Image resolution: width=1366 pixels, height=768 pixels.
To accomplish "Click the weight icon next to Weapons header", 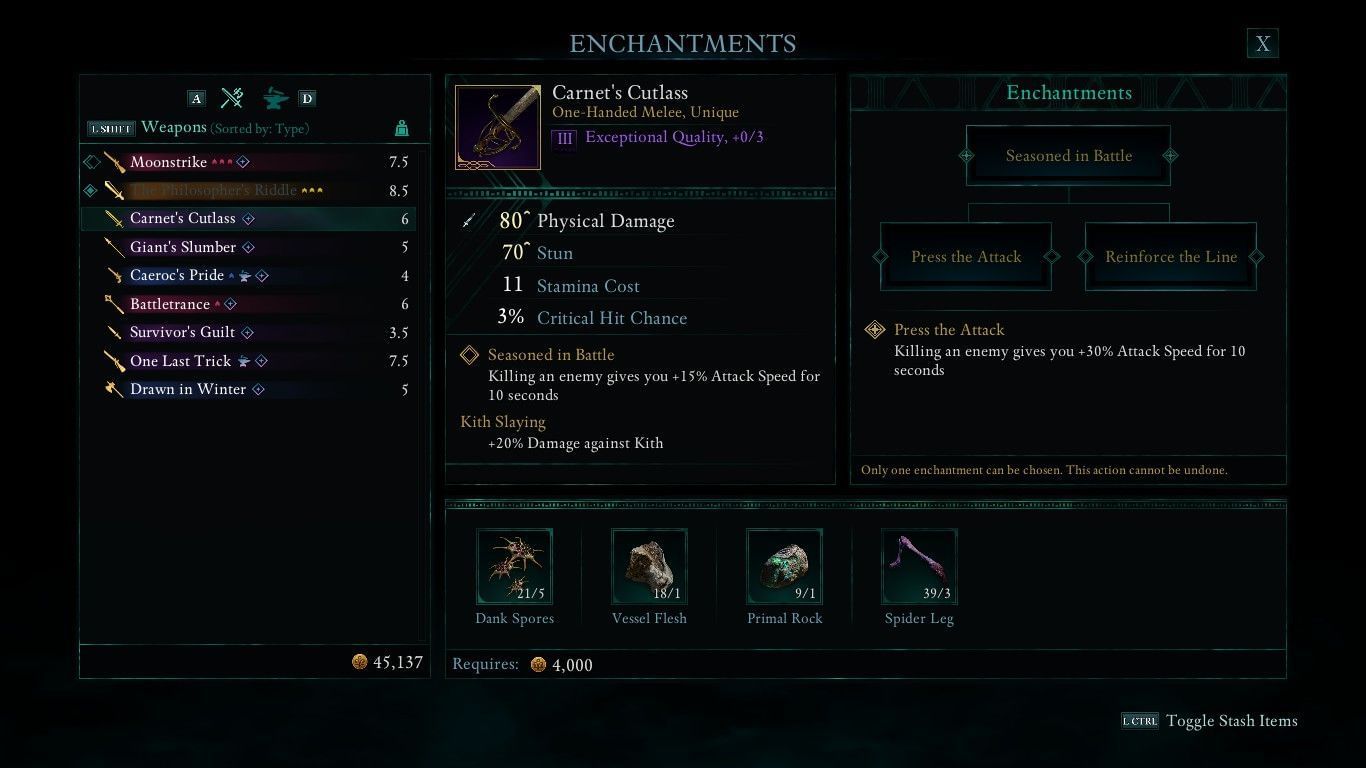I will click(x=402, y=129).
